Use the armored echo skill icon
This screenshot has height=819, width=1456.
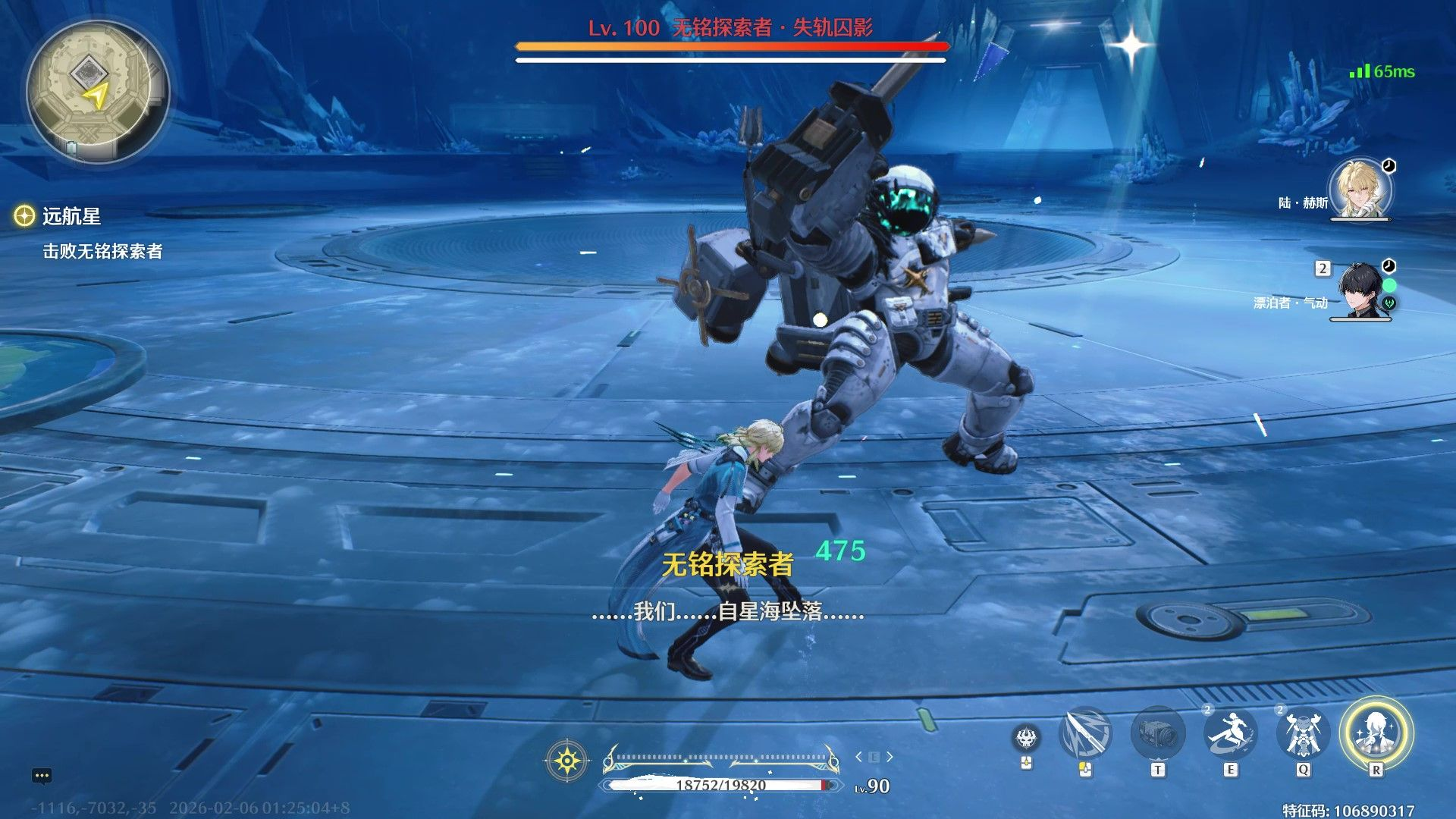tap(1303, 734)
